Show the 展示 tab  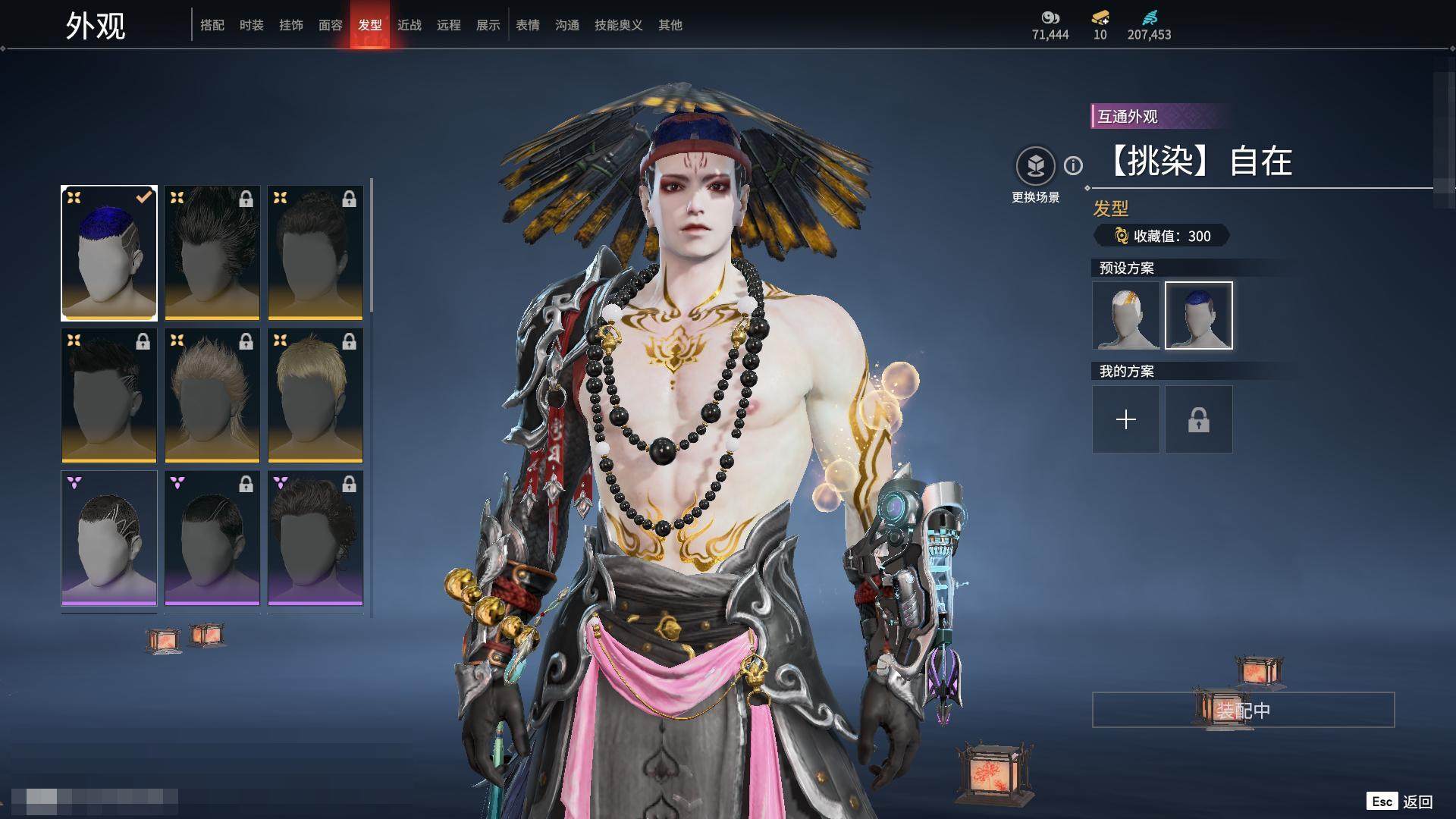click(488, 25)
